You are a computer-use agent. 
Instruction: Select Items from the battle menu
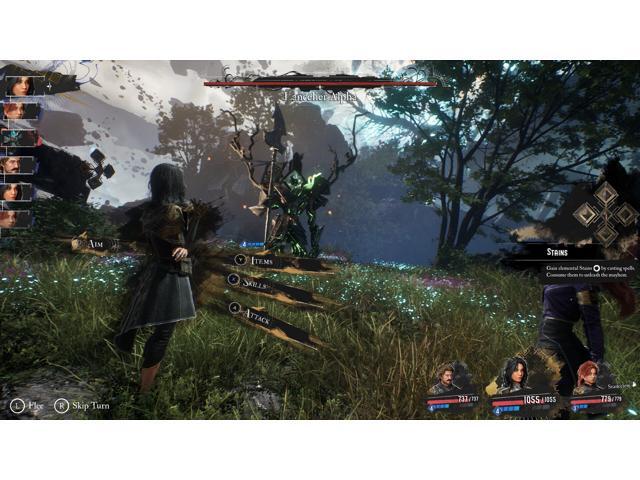(259, 260)
